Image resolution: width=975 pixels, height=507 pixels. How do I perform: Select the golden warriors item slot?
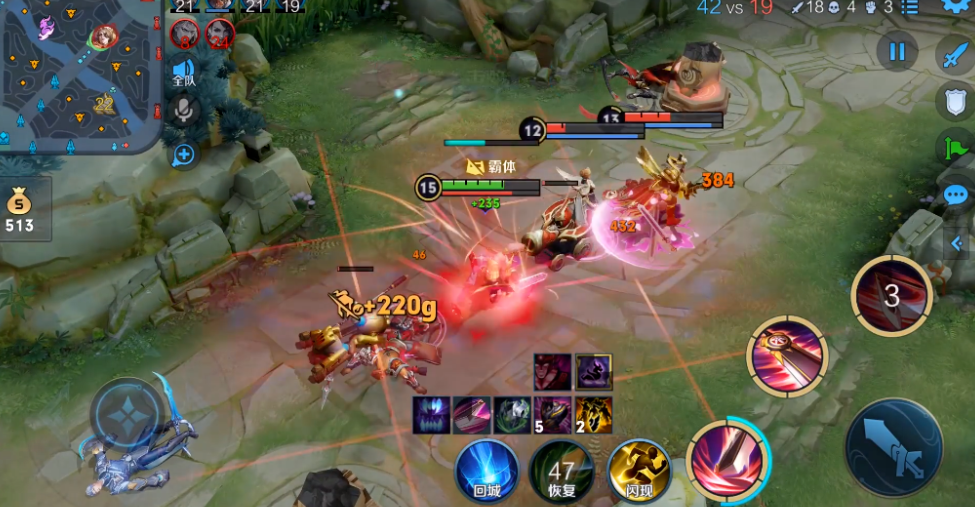(x=593, y=414)
